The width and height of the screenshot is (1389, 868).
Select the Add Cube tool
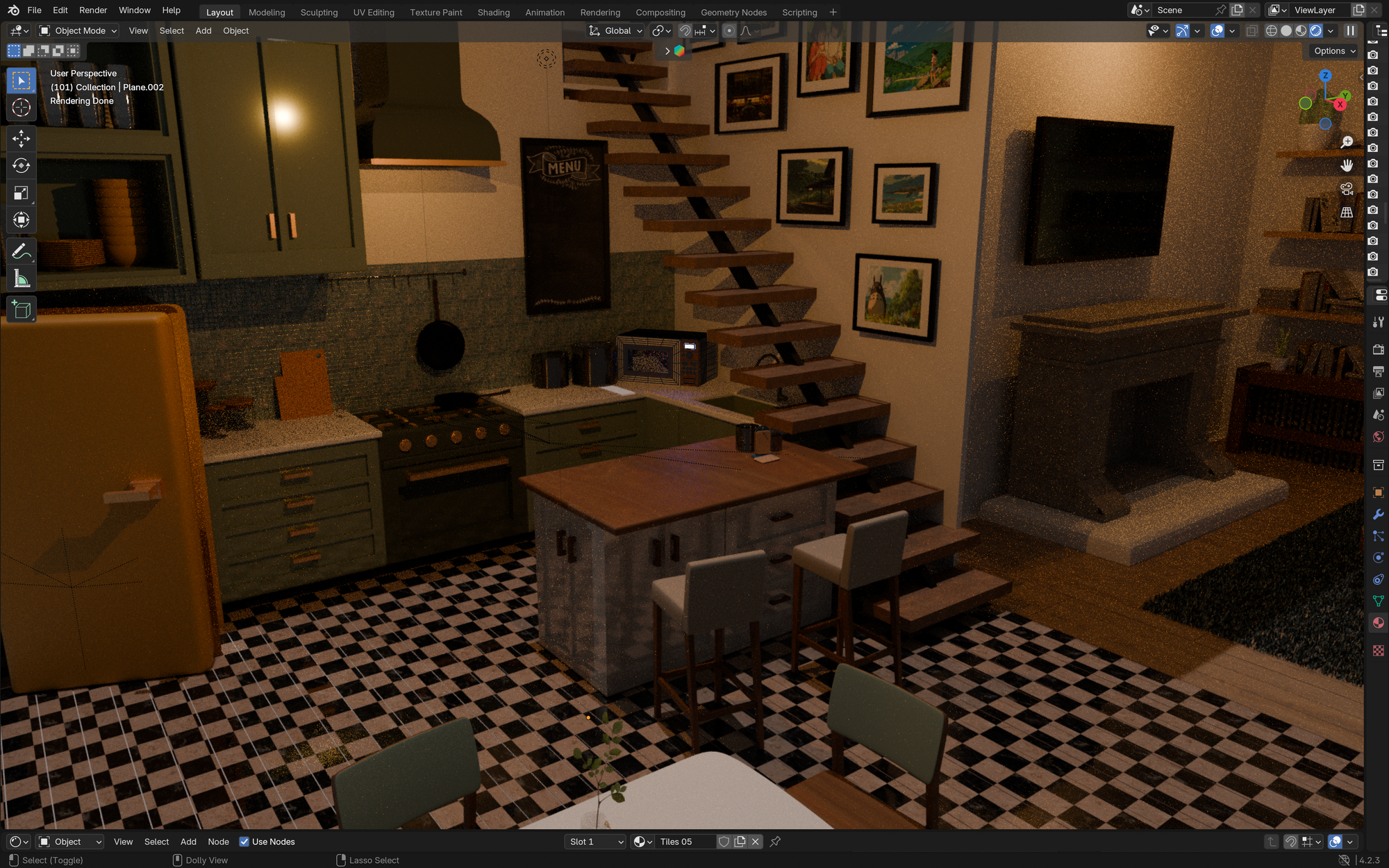(x=21, y=310)
